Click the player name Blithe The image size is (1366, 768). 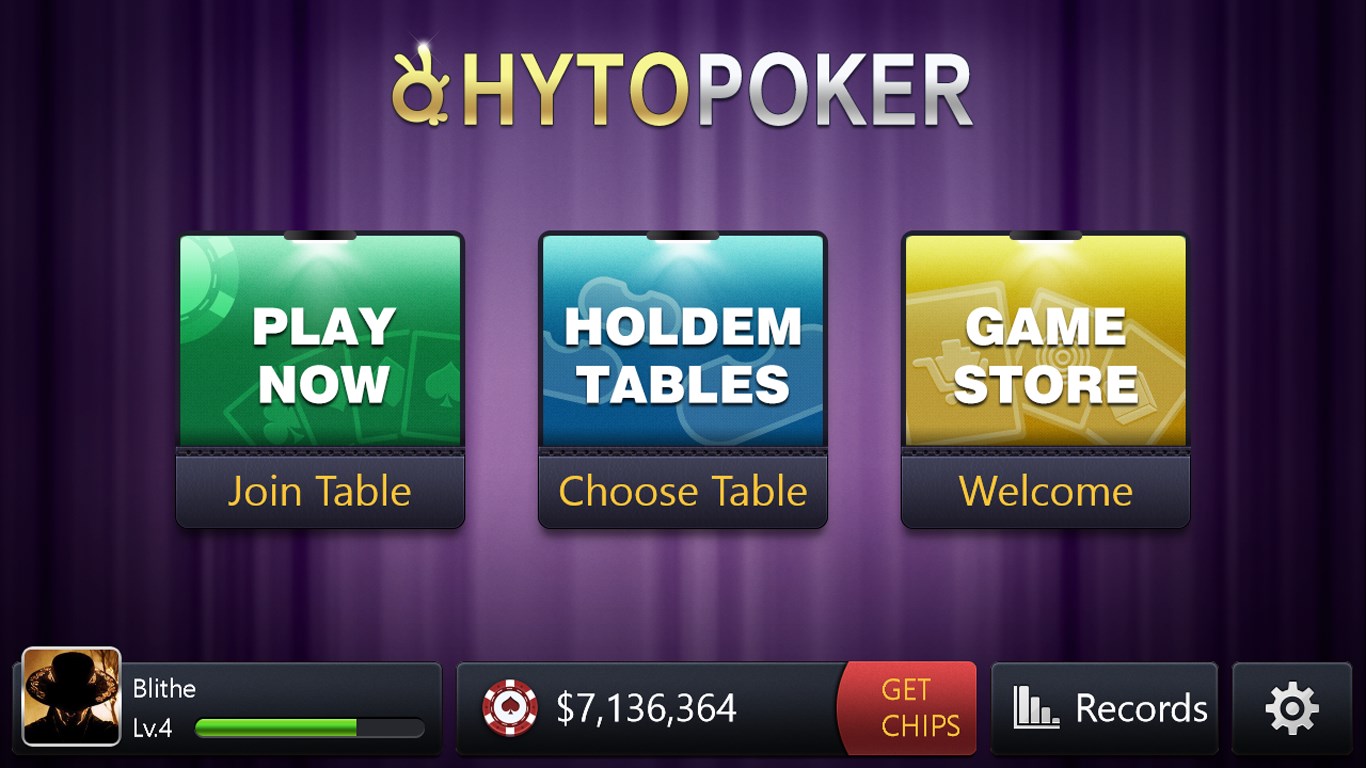coord(166,688)
